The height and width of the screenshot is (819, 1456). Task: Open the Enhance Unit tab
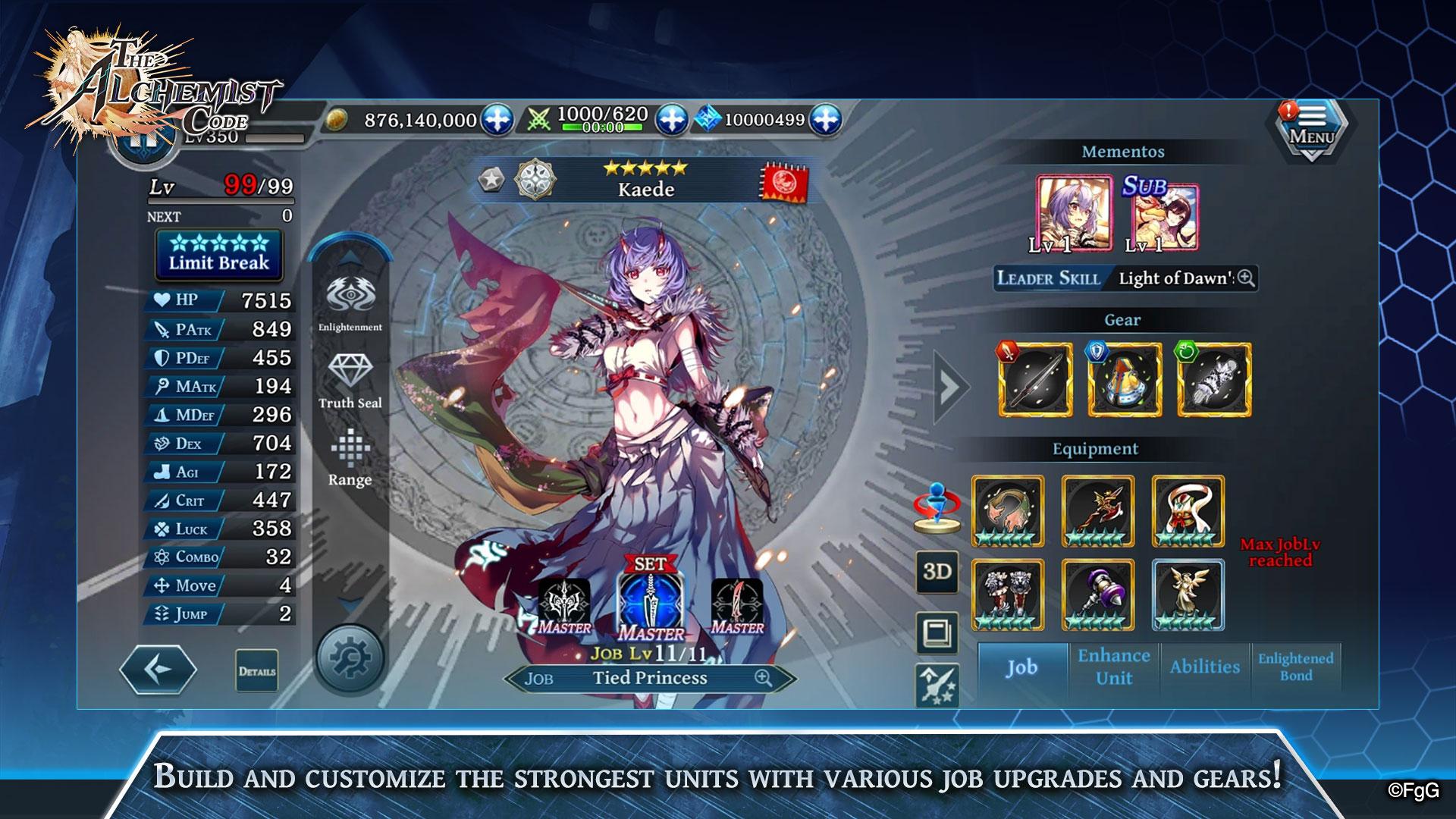(1114, 667)
